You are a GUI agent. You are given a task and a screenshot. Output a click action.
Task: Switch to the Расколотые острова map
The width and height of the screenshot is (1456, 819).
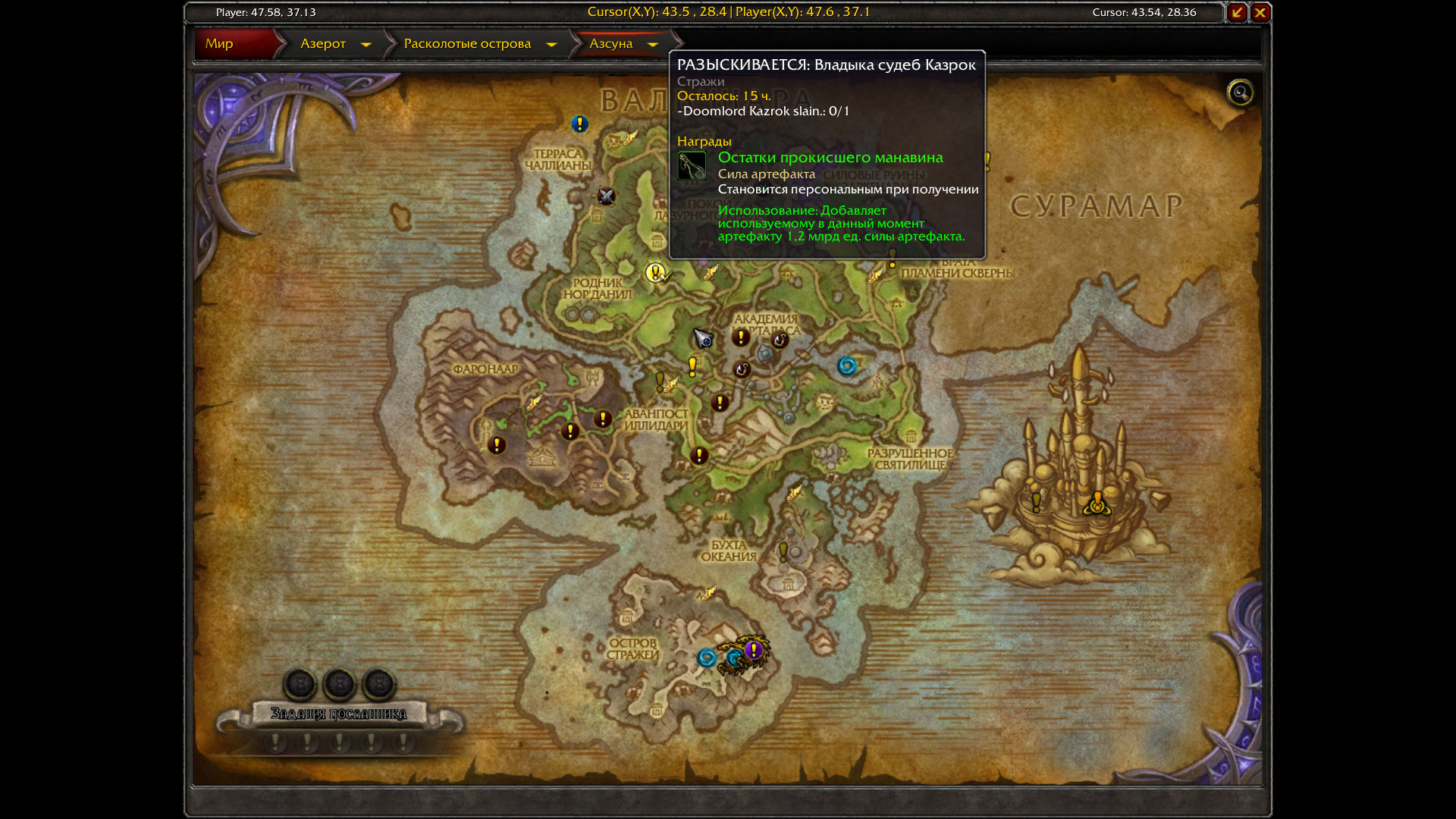point(467,44)
